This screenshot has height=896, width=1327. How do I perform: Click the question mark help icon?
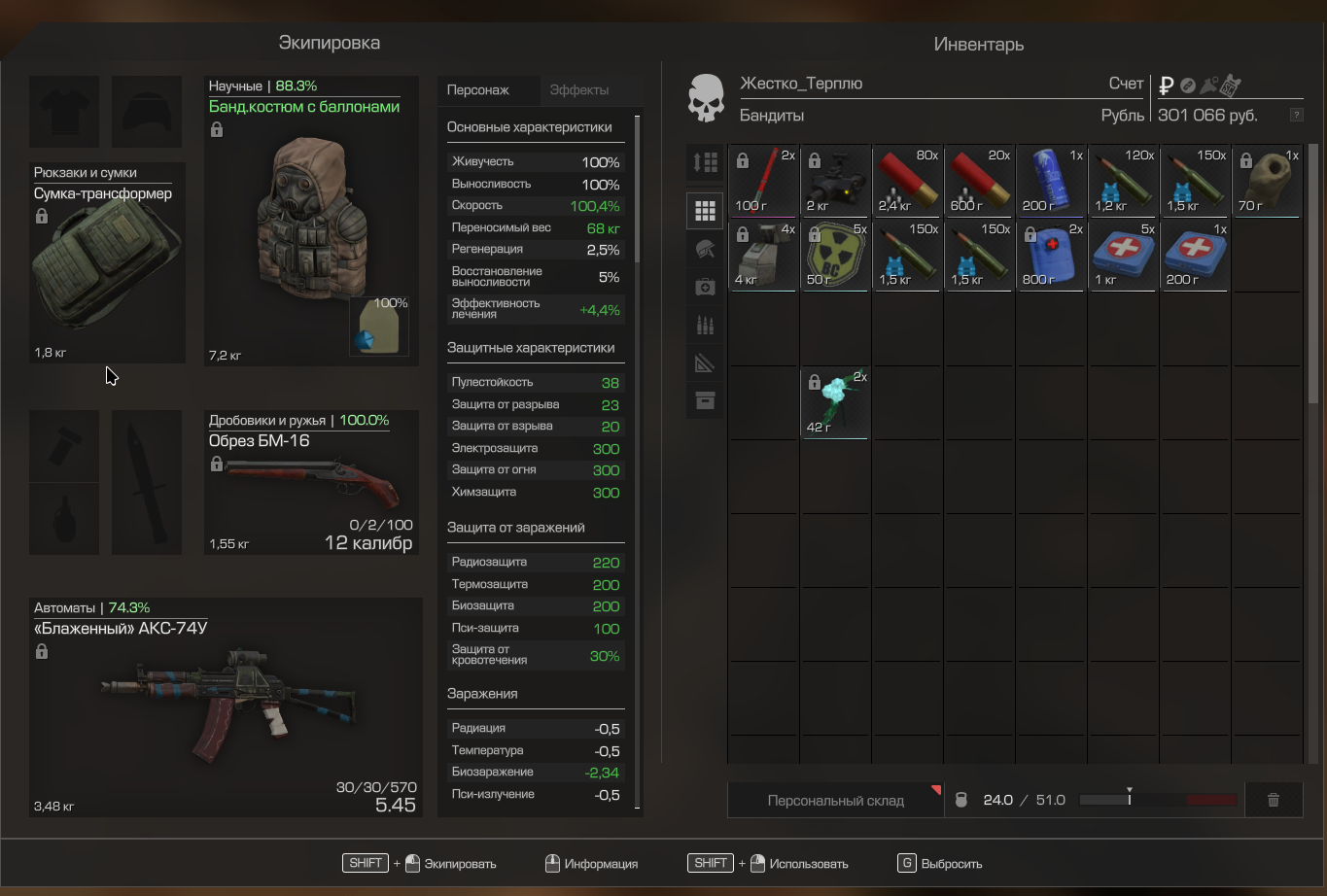tap(1296, 115)
